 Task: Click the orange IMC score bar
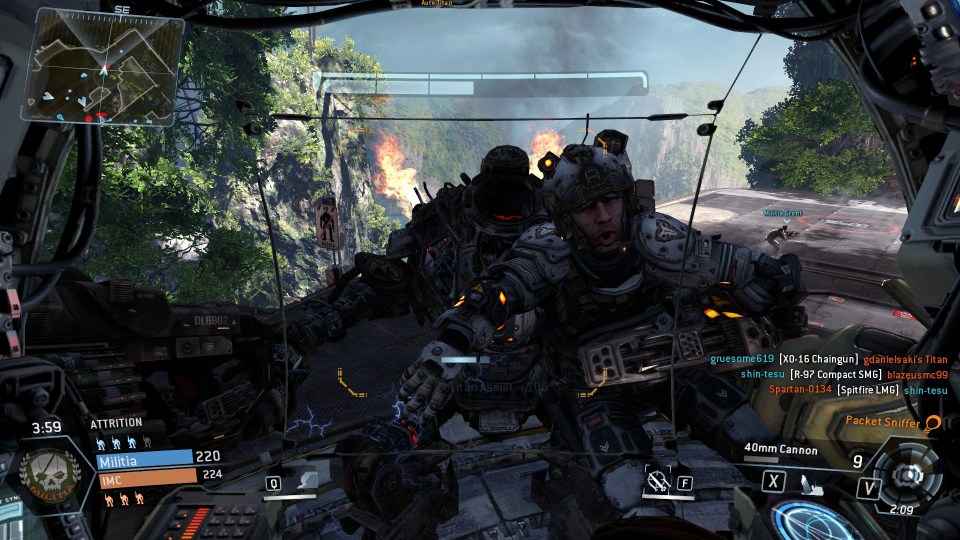tap(145, 478)
